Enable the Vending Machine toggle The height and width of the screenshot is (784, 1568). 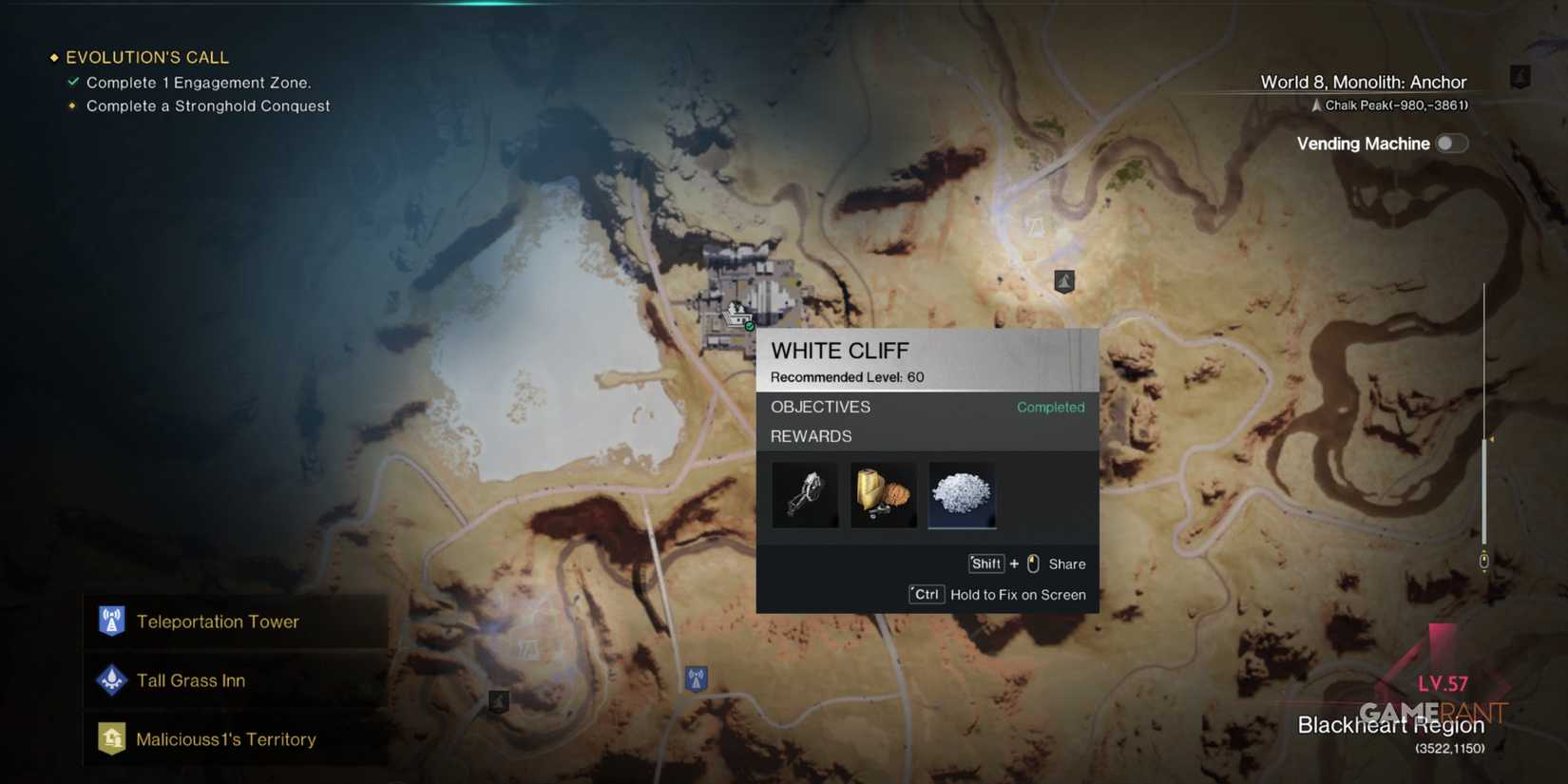(1452, 143)
